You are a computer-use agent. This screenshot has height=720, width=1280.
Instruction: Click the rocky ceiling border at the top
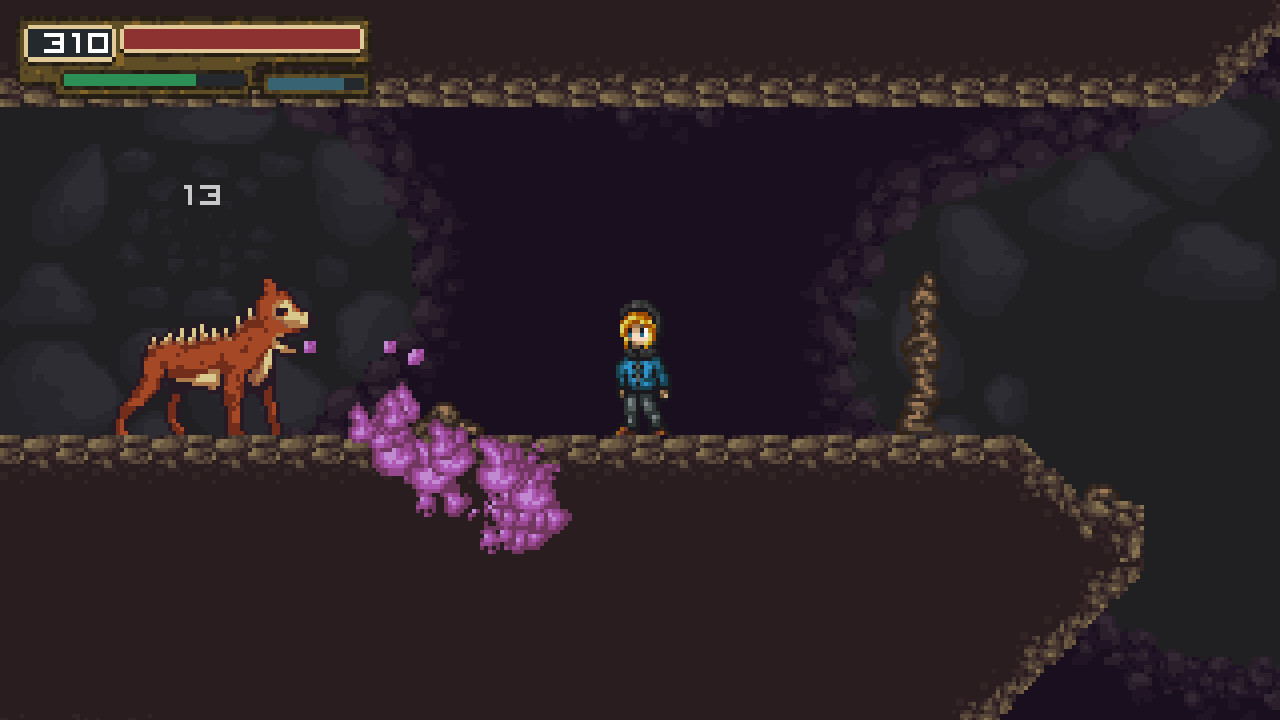click(640, 90)
